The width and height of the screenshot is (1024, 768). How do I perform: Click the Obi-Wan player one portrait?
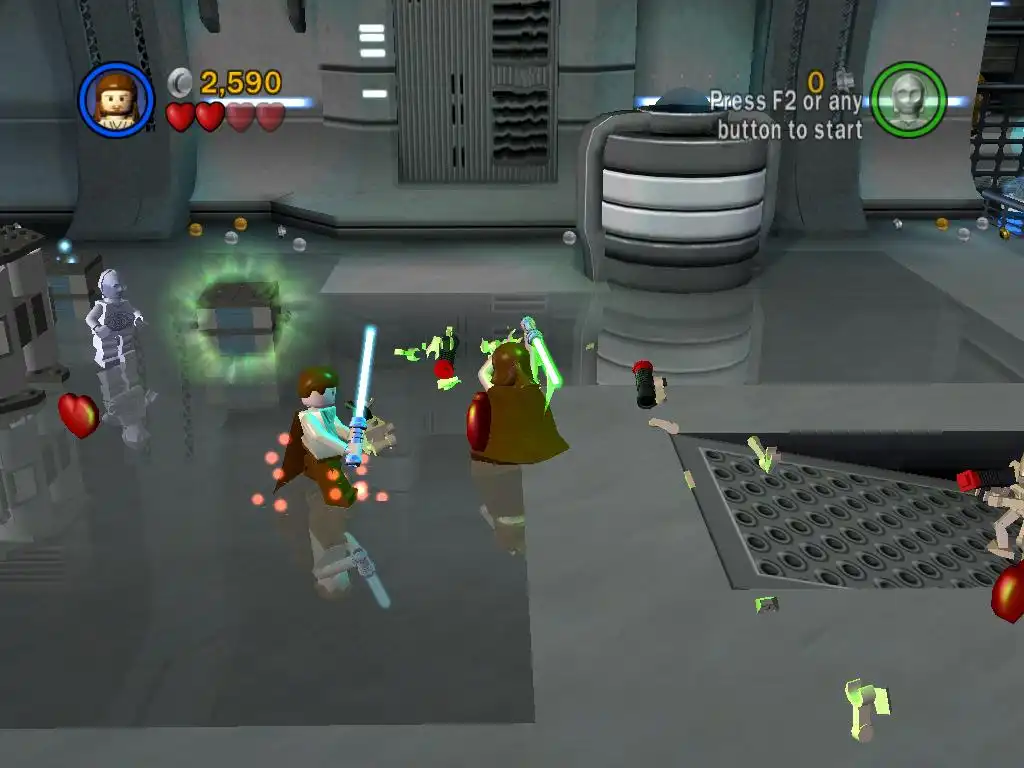[116, 100]
